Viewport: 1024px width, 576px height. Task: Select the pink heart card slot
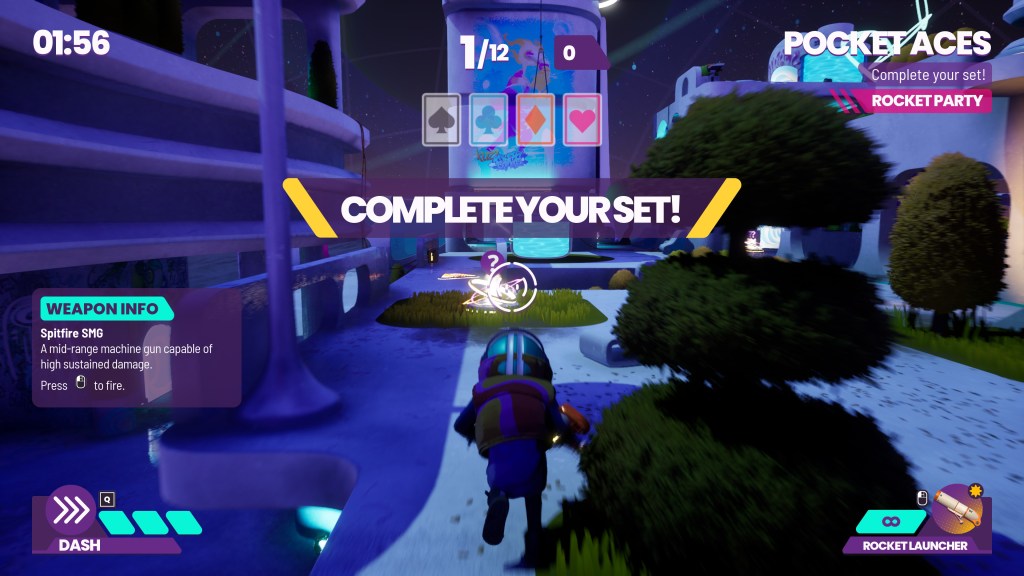[x=583, y=120]
